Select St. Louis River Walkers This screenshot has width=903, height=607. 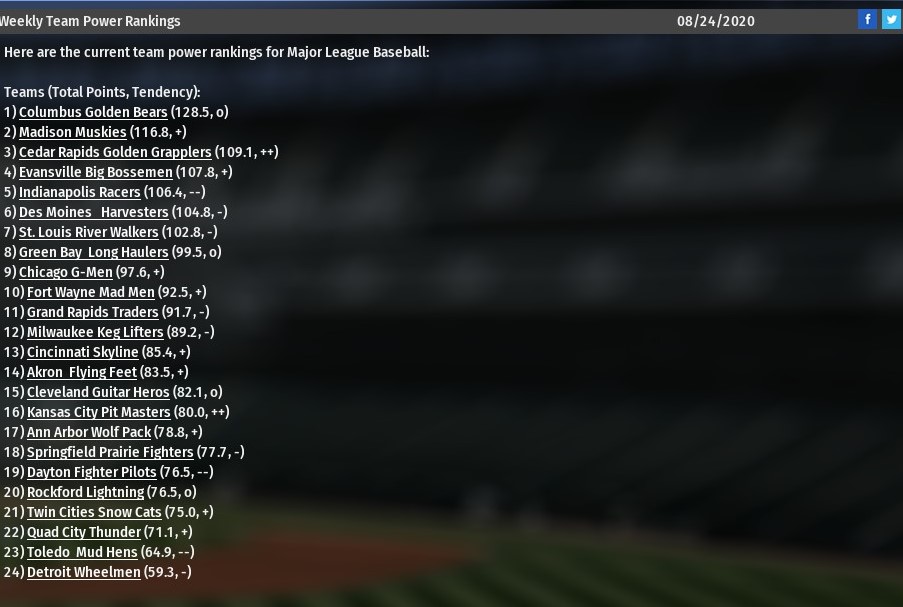(x=88, y=232)
